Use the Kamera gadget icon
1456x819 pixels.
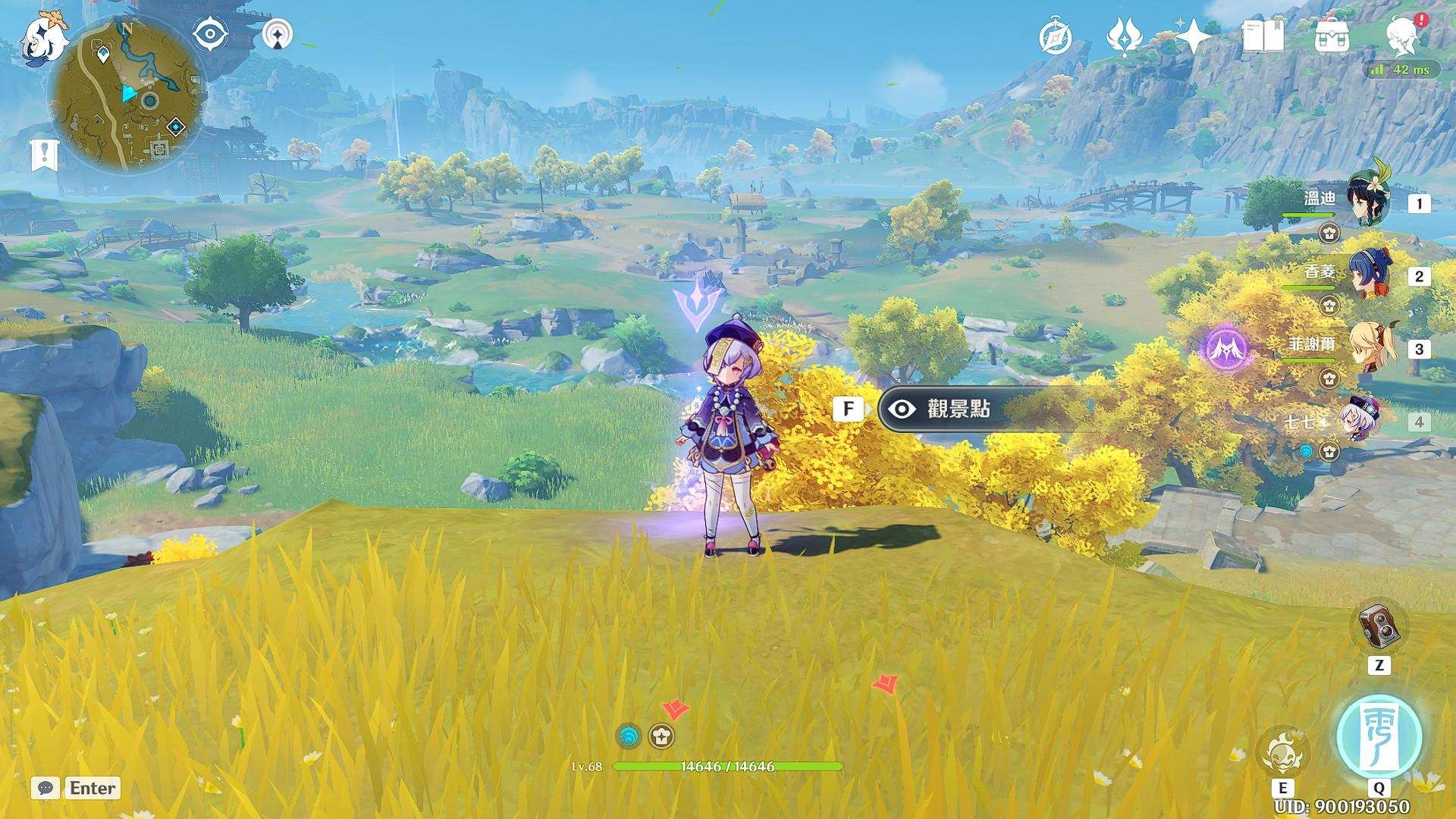click(1378, 628)
